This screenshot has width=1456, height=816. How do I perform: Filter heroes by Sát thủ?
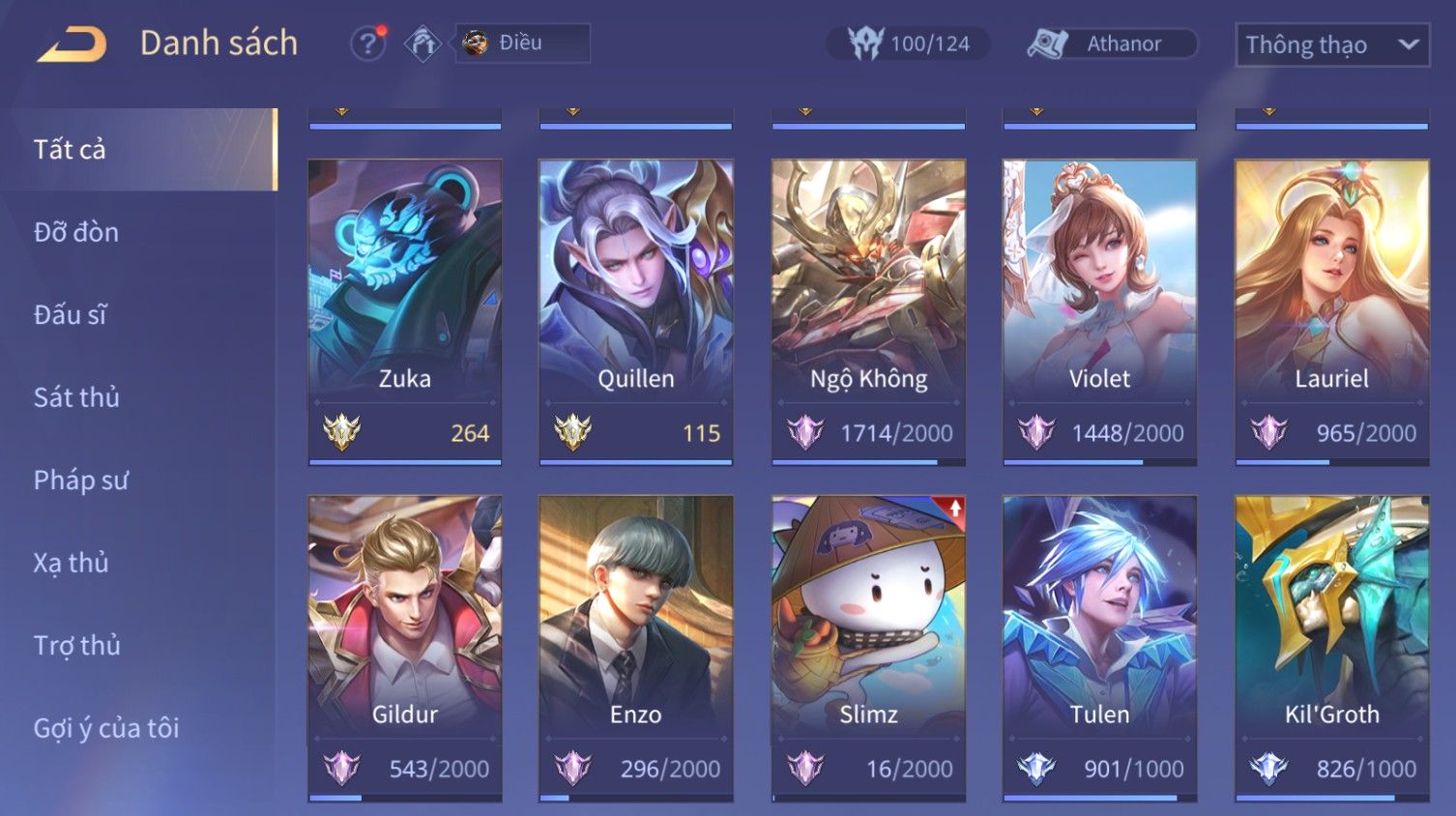click(76, 397)
